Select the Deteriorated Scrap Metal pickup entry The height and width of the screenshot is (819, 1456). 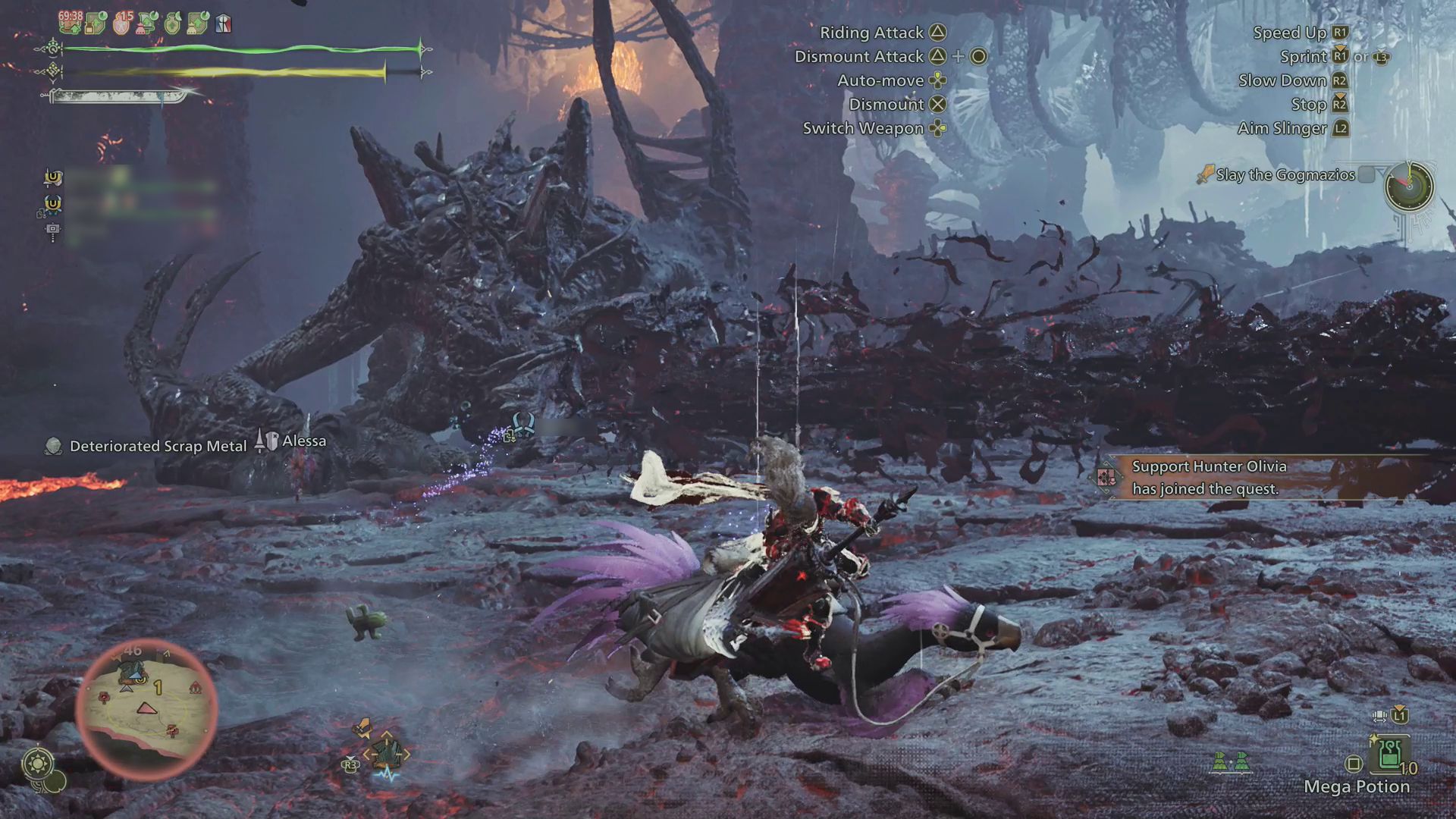pyautogui.click(x=158, y=447)
